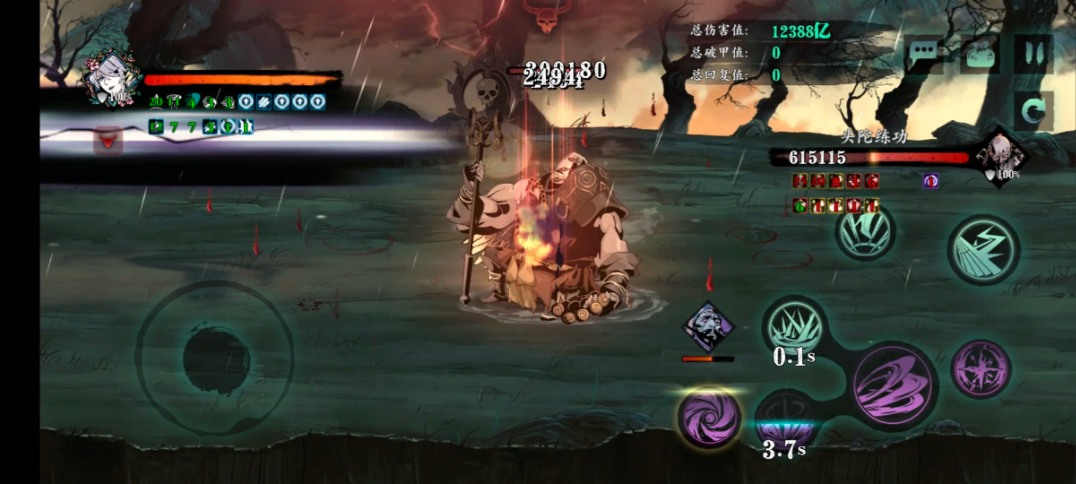Tap the bearded companion diamond portrait
Image resolution: width=1076 pixels, height=484 pixels.
pos(708,326)
